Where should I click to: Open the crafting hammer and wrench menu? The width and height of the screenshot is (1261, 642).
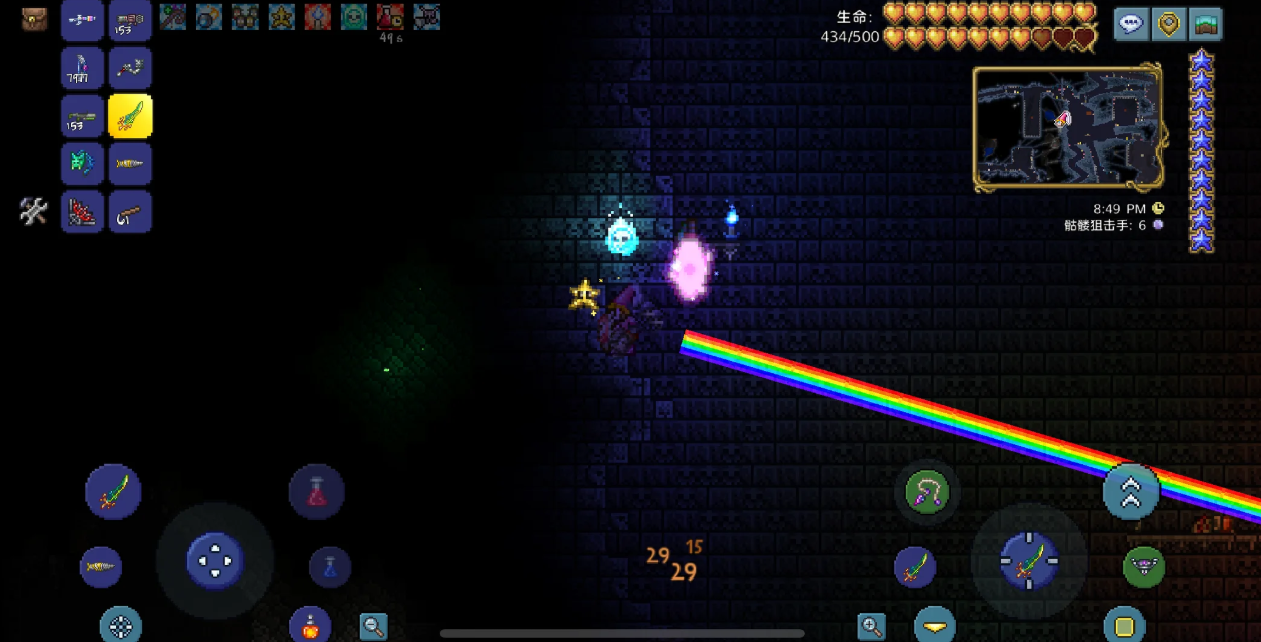[x=34, y=210]
